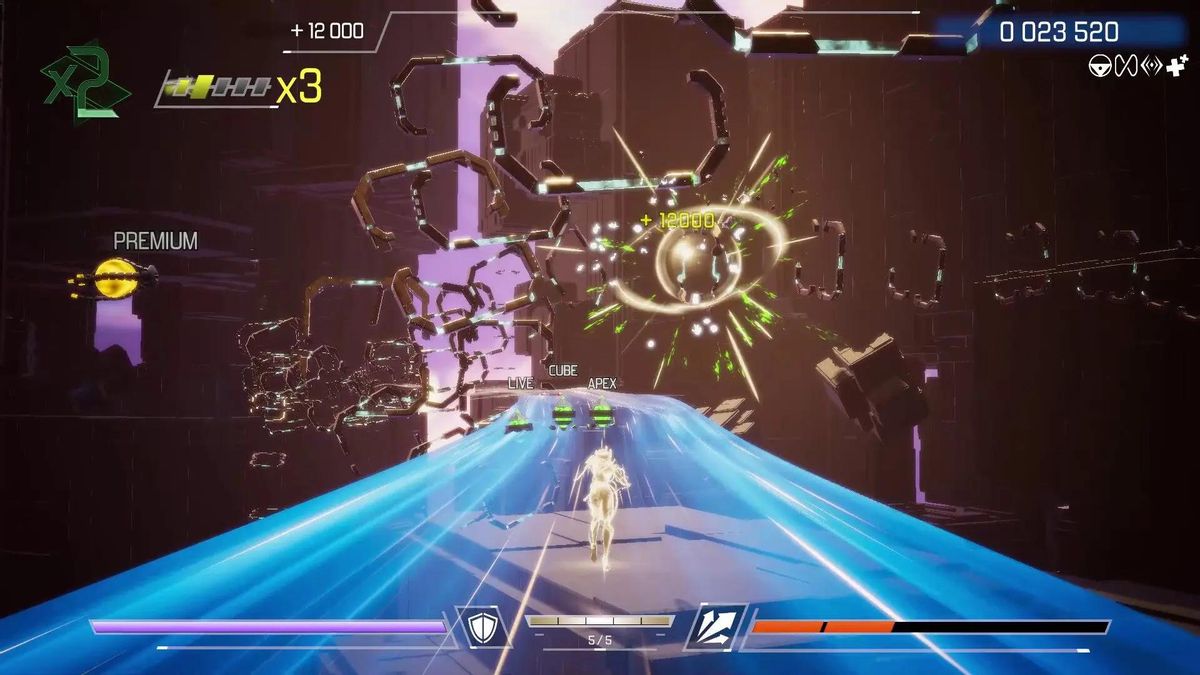1200x675 pixels.
Task: Select the nested diamond modifier icon
Action: (x=1150, y=67)
